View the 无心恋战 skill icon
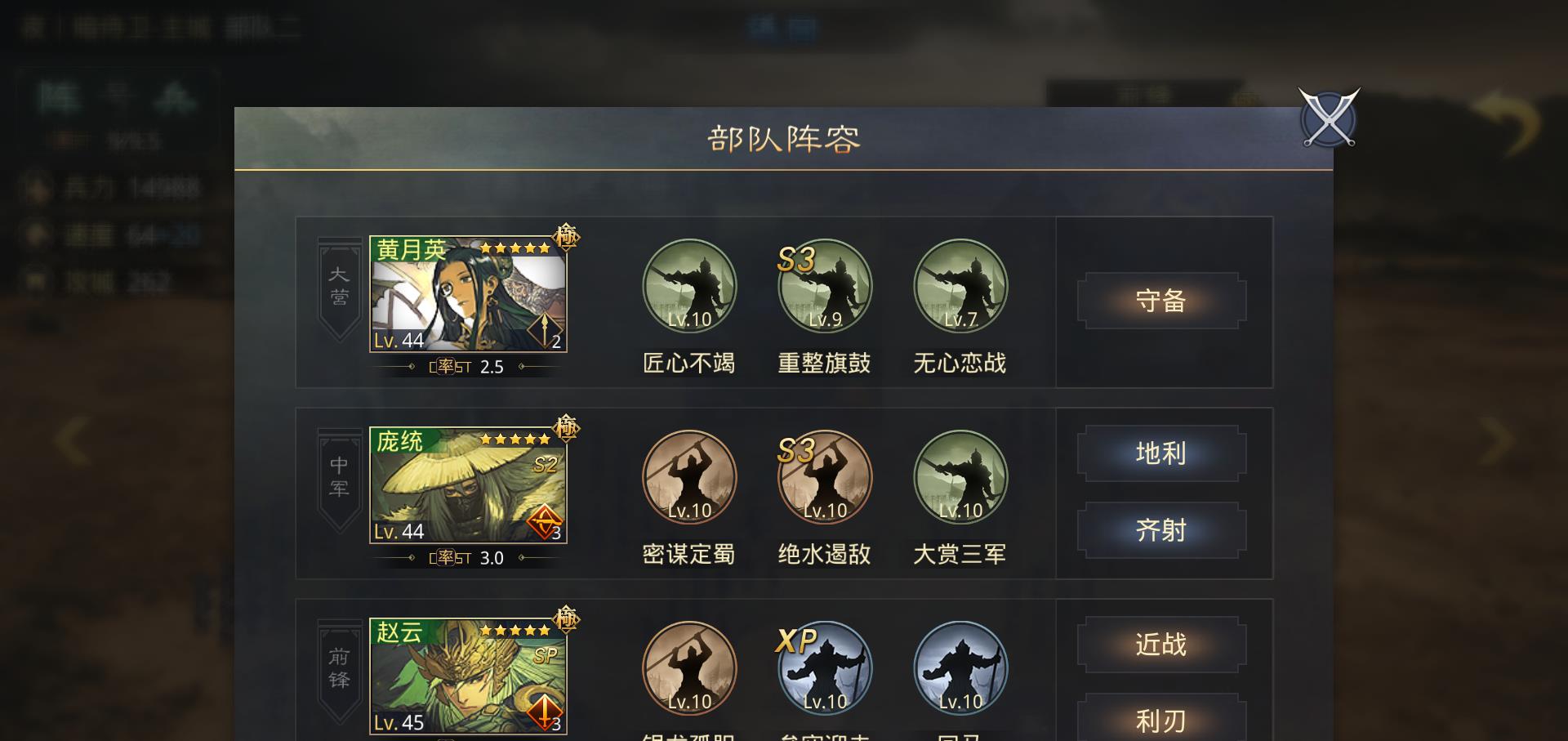Image resolution: width=1568 pixels, height=741 pixels. pos(960,287)
